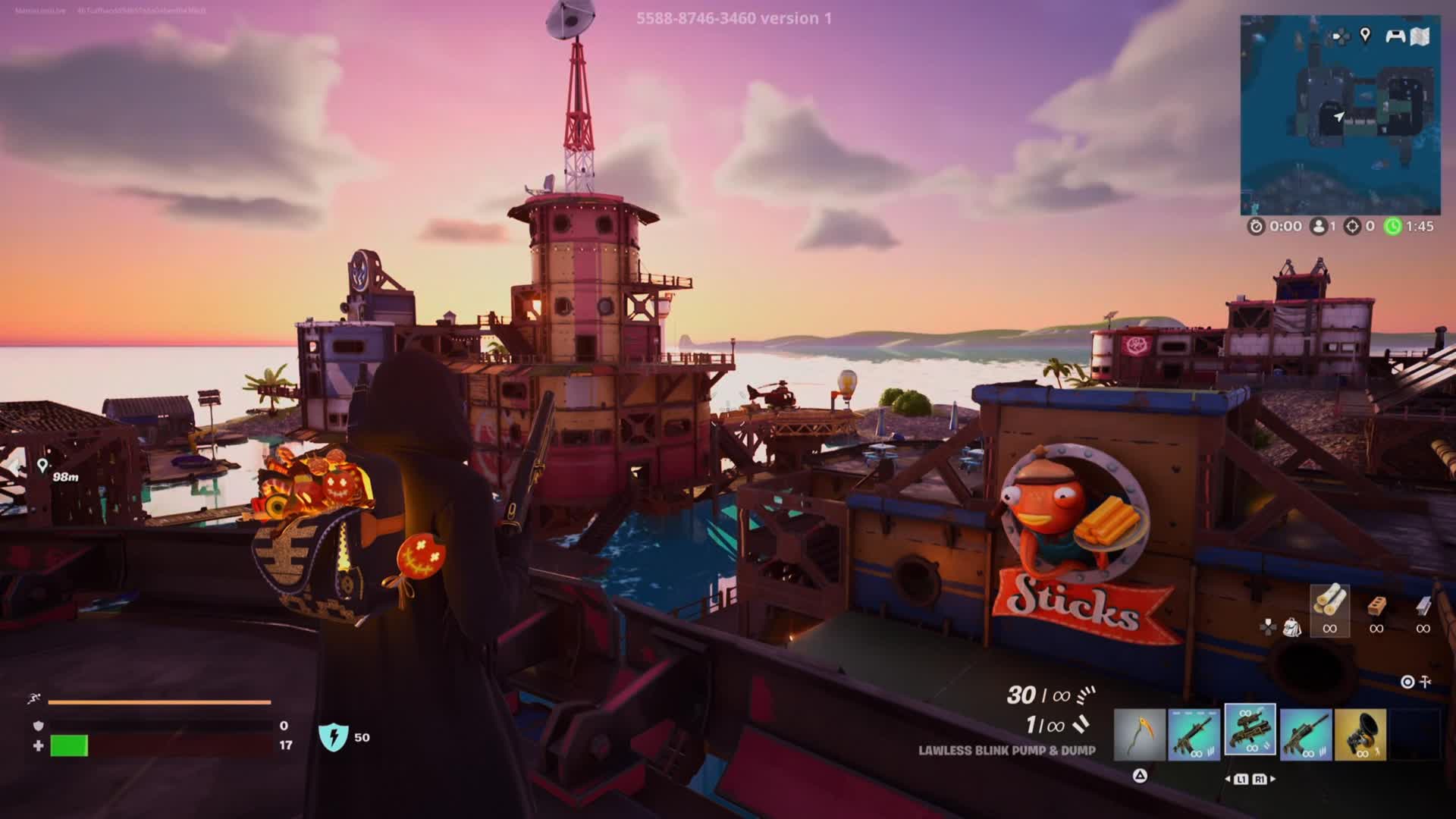1456x819 pixels.
Task: Click the map marker pin icon
Action: pos(1365,35)
